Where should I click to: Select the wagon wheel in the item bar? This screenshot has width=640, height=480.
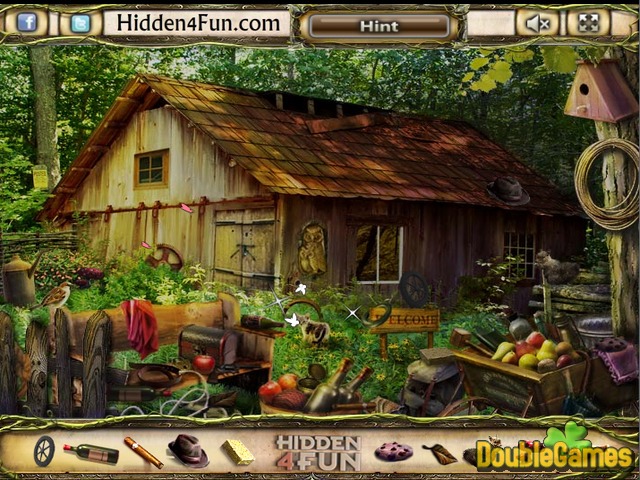point(44,451)
